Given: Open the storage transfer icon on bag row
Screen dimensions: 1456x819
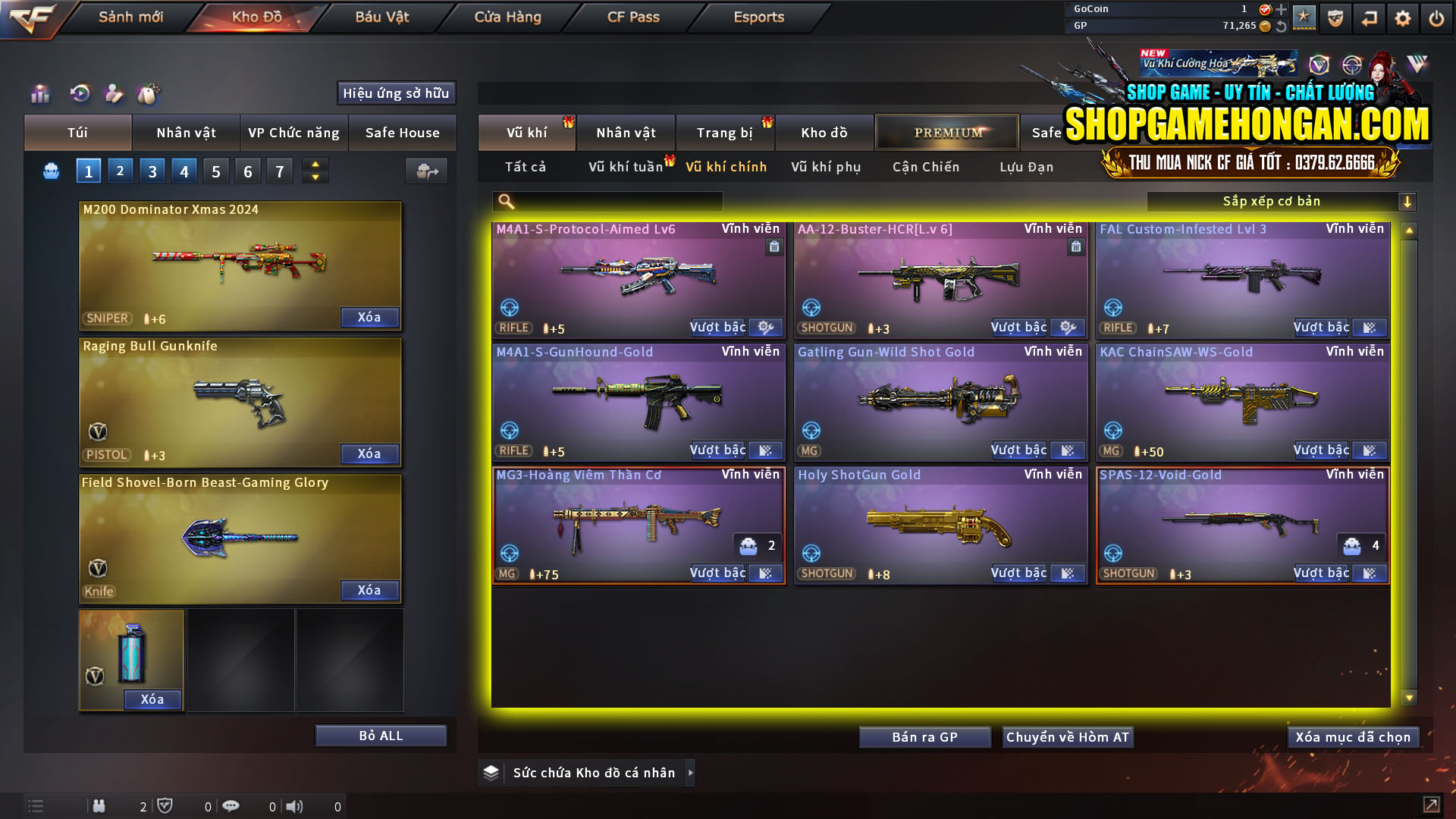Looking at the screenshot, I should pos(426,171).
